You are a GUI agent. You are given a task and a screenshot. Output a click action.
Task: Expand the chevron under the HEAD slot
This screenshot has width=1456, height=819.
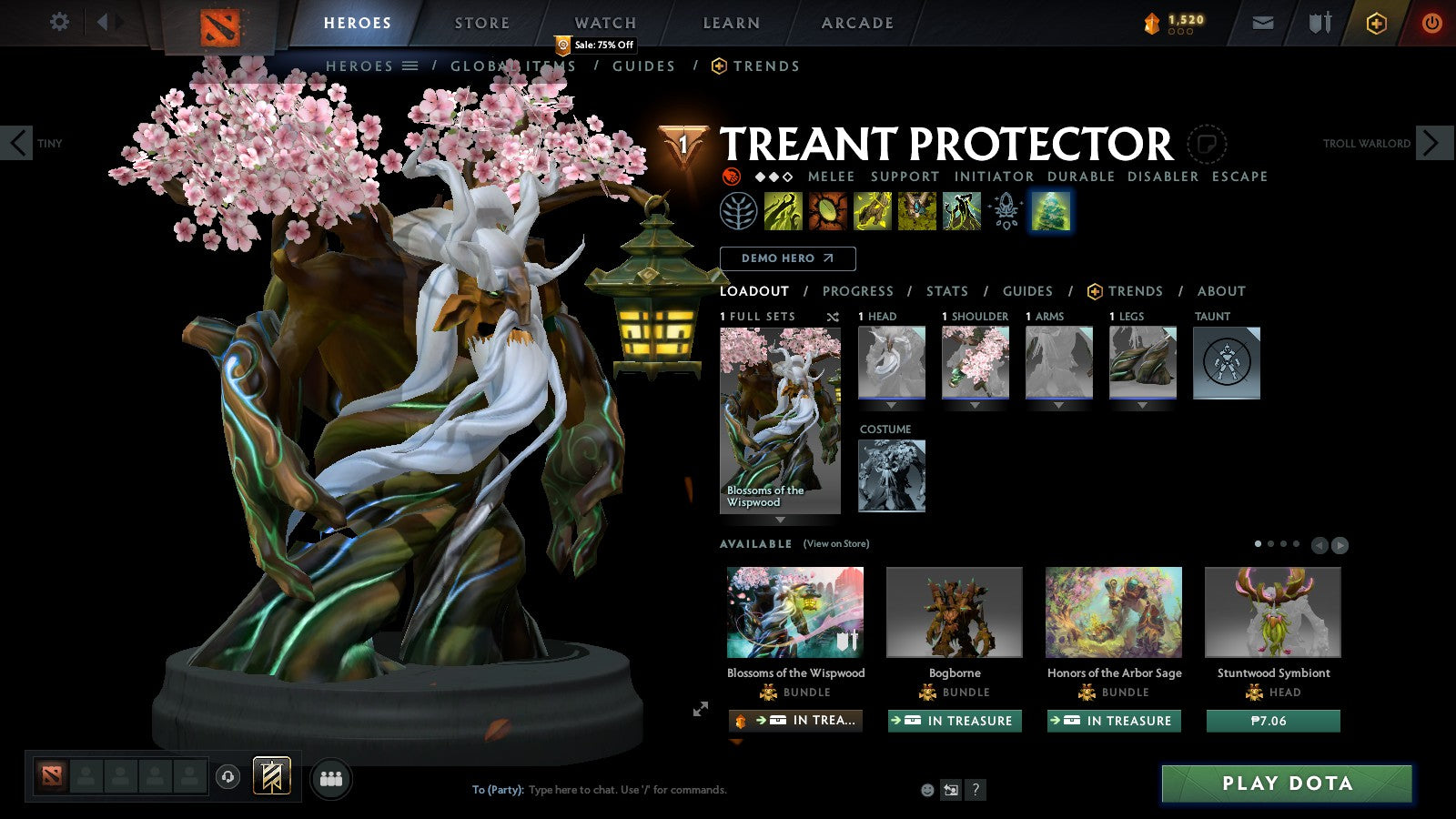click(x=892, y=405)
